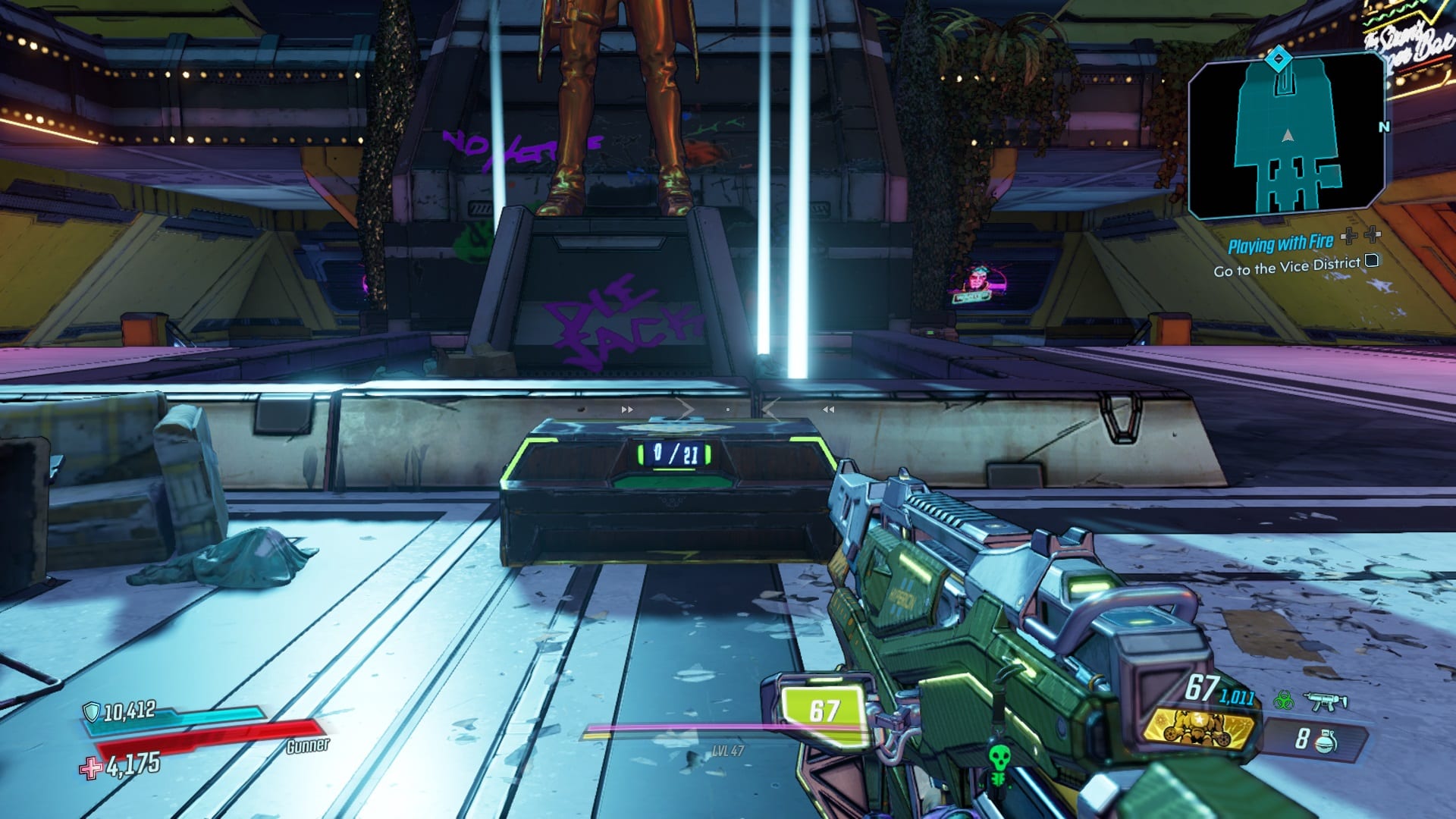Select the SMG ammo icon
Image resolution: width=1456 pixels, height=819 pixels.
pos(1325,701)
